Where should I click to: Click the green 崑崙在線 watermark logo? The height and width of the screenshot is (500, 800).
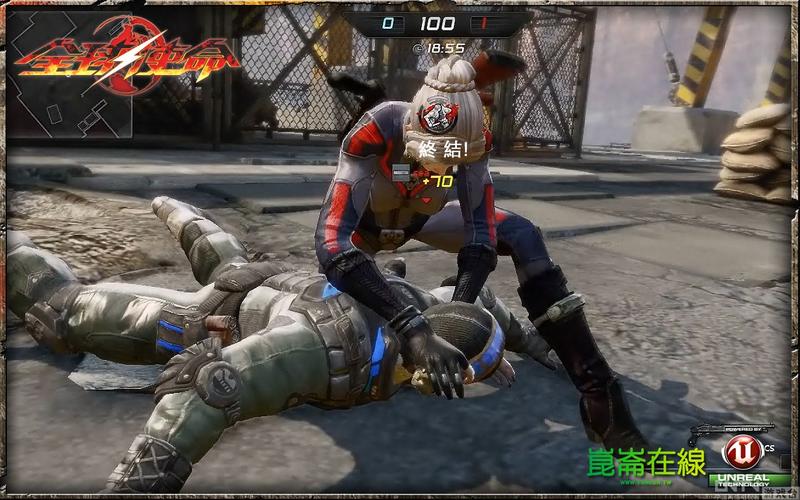point(646,462)
